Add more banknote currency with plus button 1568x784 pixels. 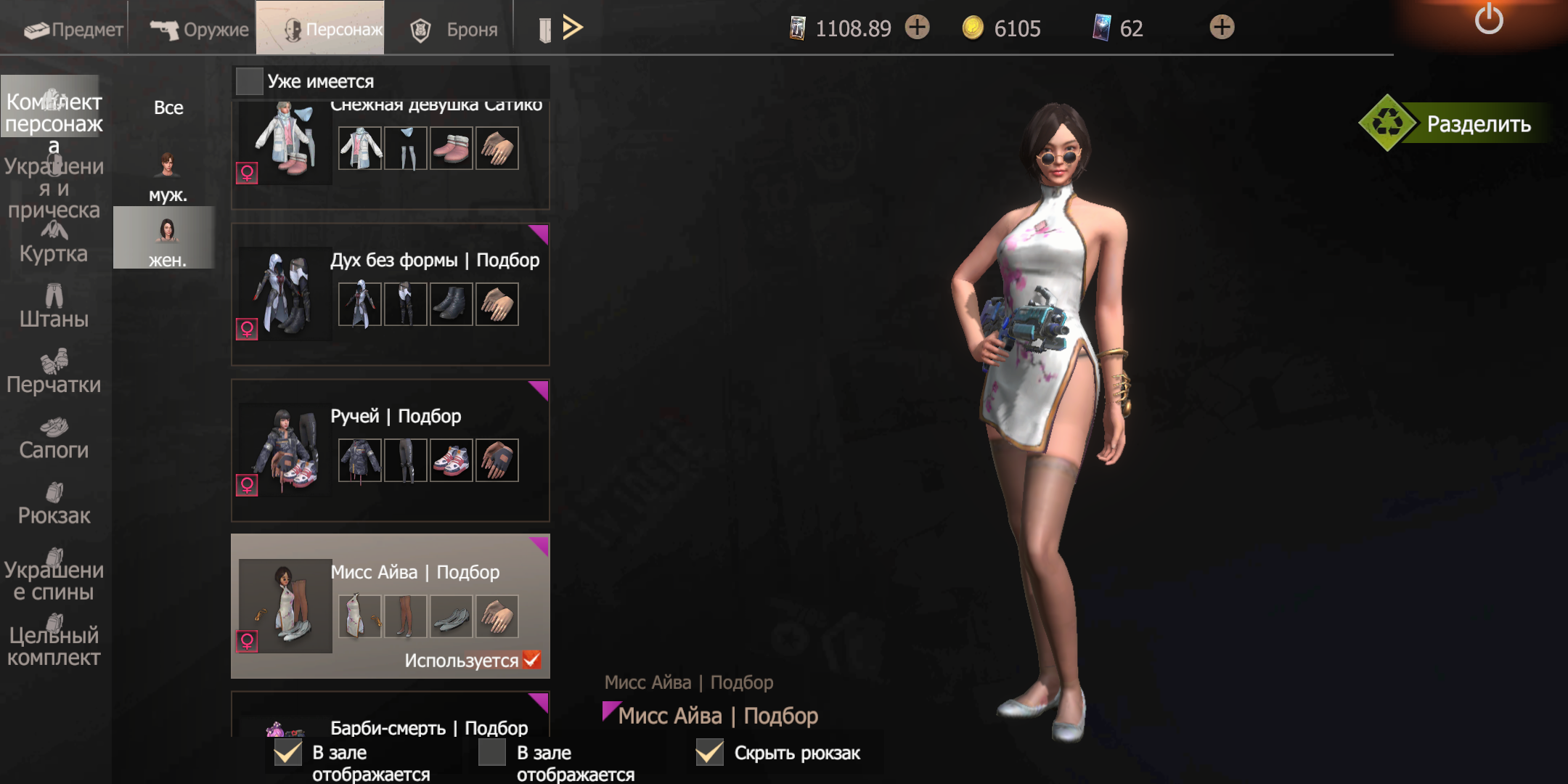(918, 28)
